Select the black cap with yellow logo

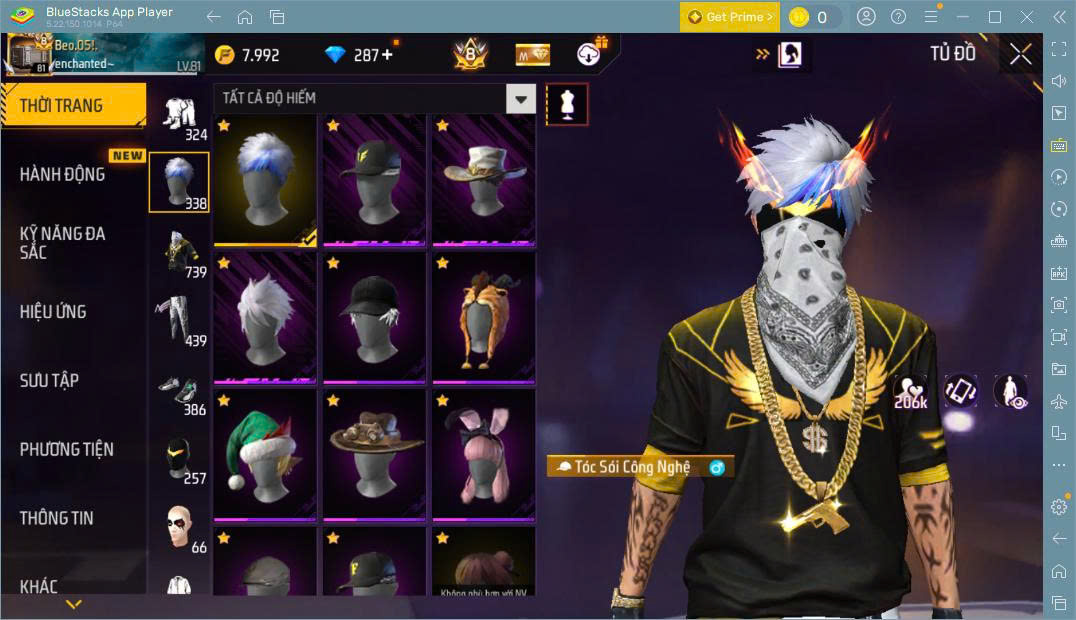coord(374,180)
